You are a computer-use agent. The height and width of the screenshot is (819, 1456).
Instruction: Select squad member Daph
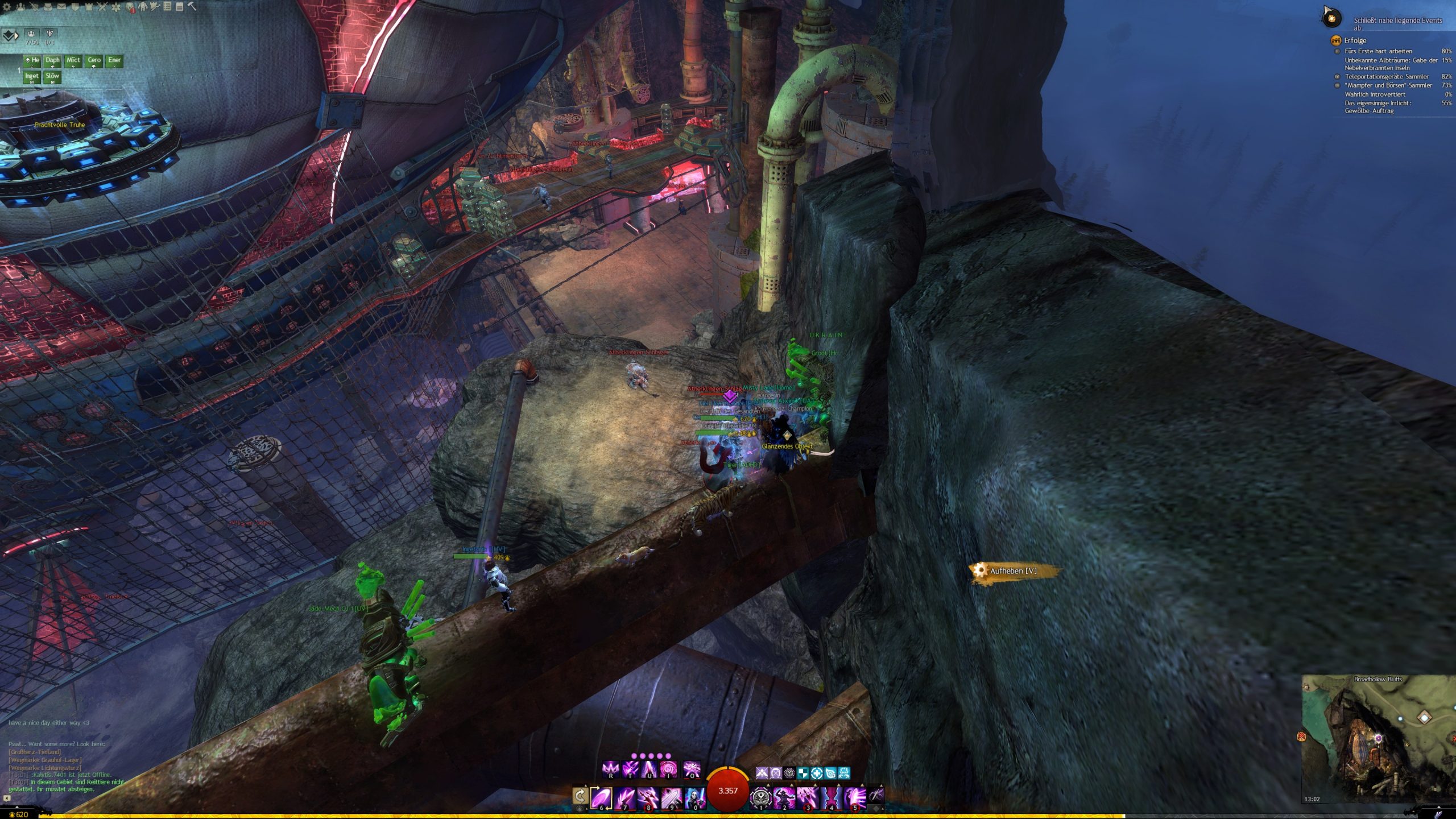click(52, 60)
